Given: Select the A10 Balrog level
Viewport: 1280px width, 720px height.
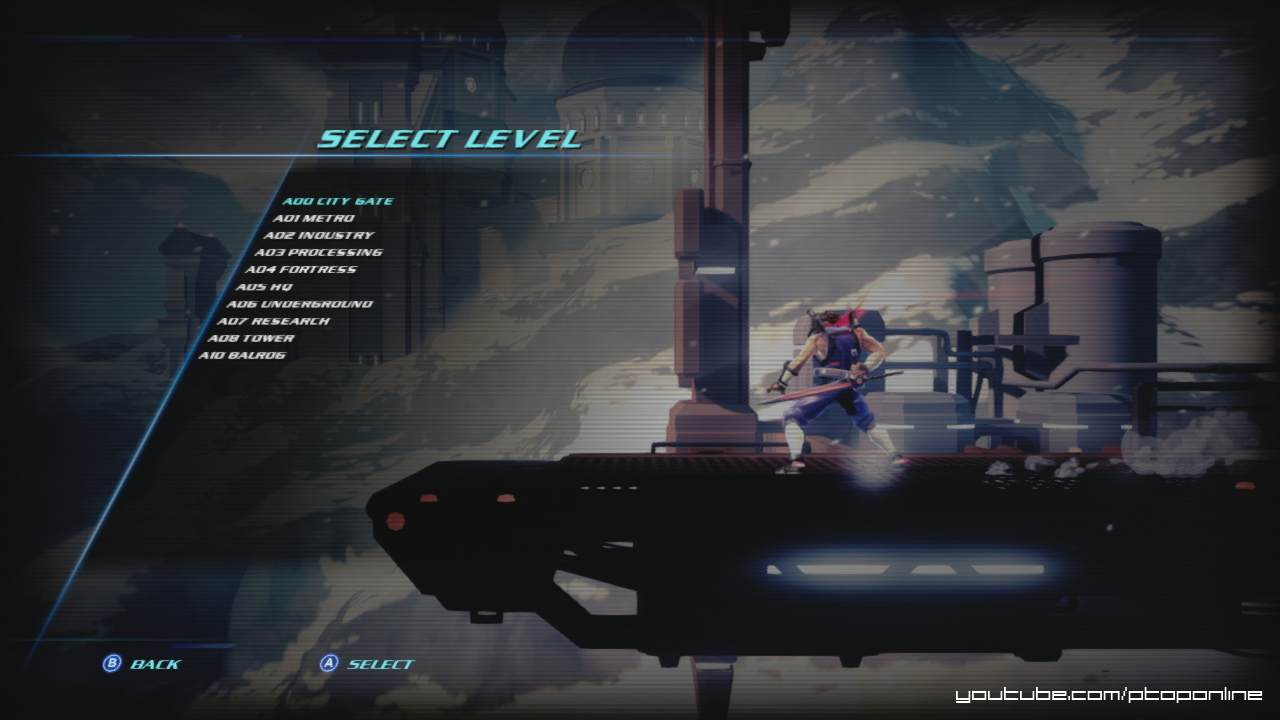Looking at the screenshot, I should pos(242,355).
